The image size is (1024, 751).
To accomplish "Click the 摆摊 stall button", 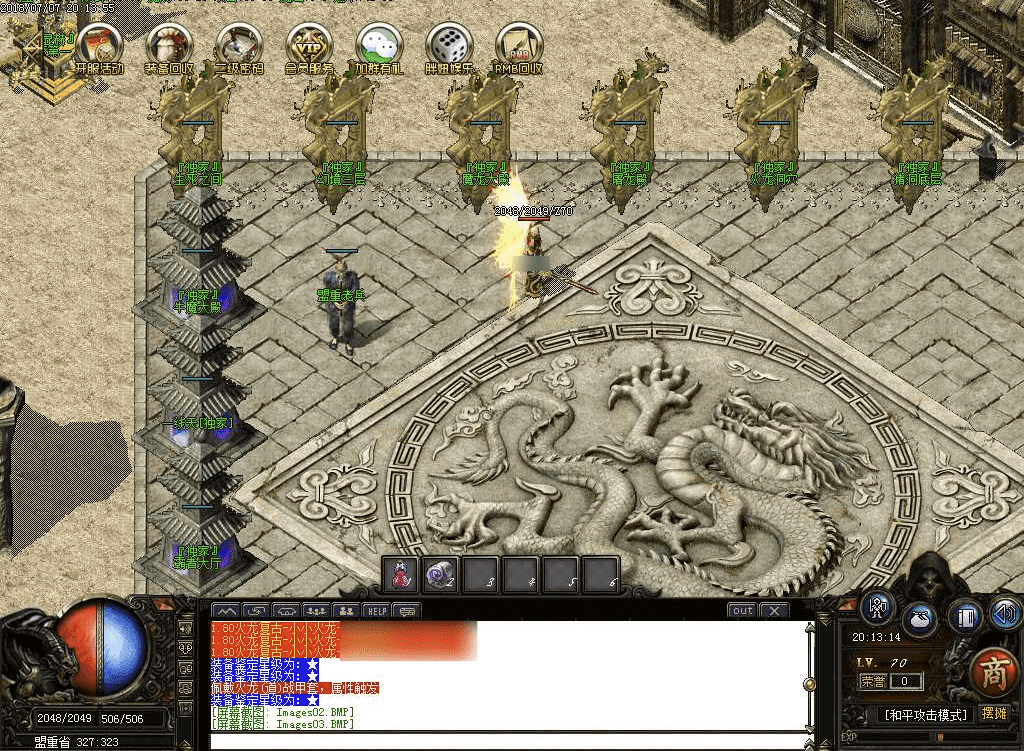I will tap(994, 714).
